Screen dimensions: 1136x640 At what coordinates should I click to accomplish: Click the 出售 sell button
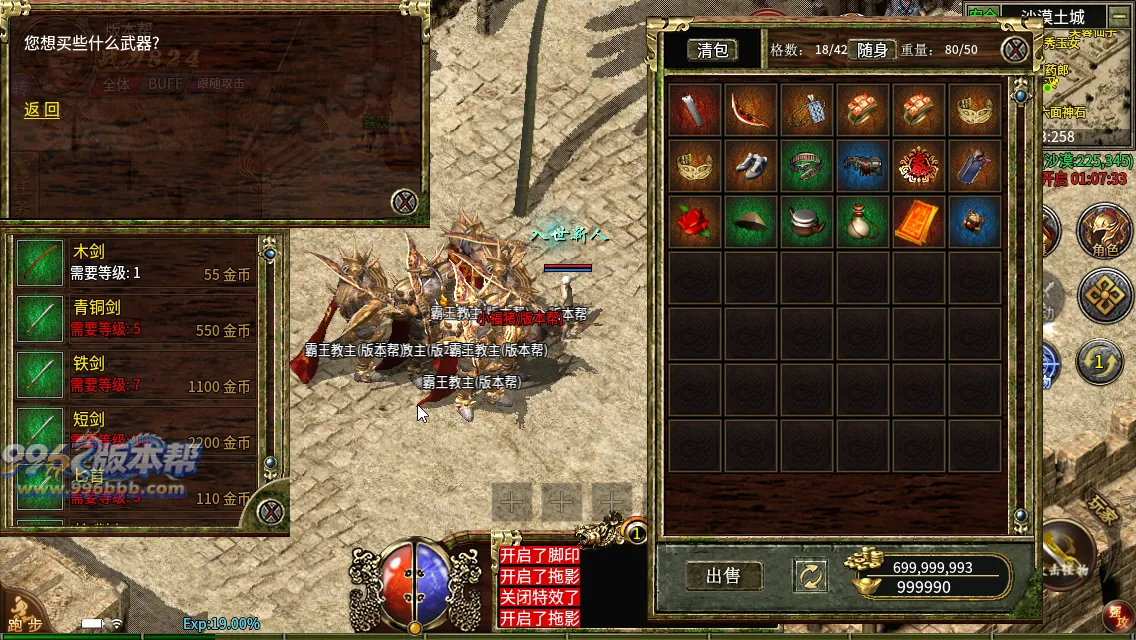pos(723,576)
